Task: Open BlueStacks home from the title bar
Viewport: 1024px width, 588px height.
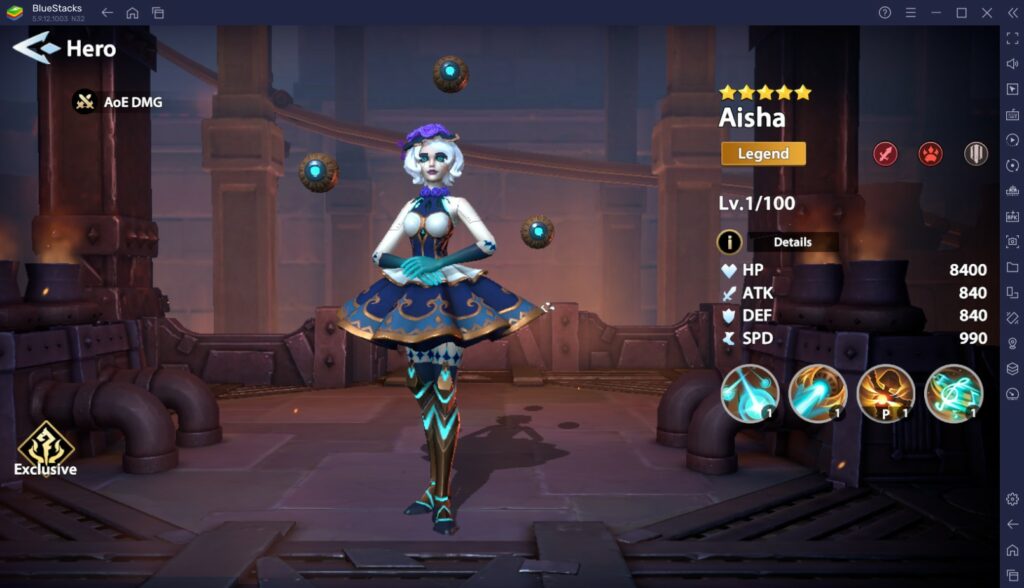Action: pos(132,13)
